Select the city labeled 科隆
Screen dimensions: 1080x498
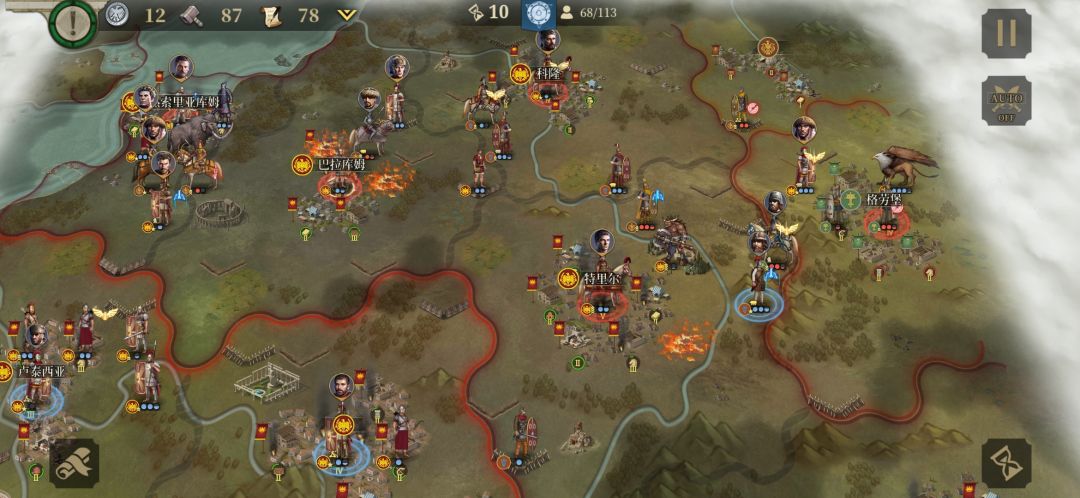(546, 74)
